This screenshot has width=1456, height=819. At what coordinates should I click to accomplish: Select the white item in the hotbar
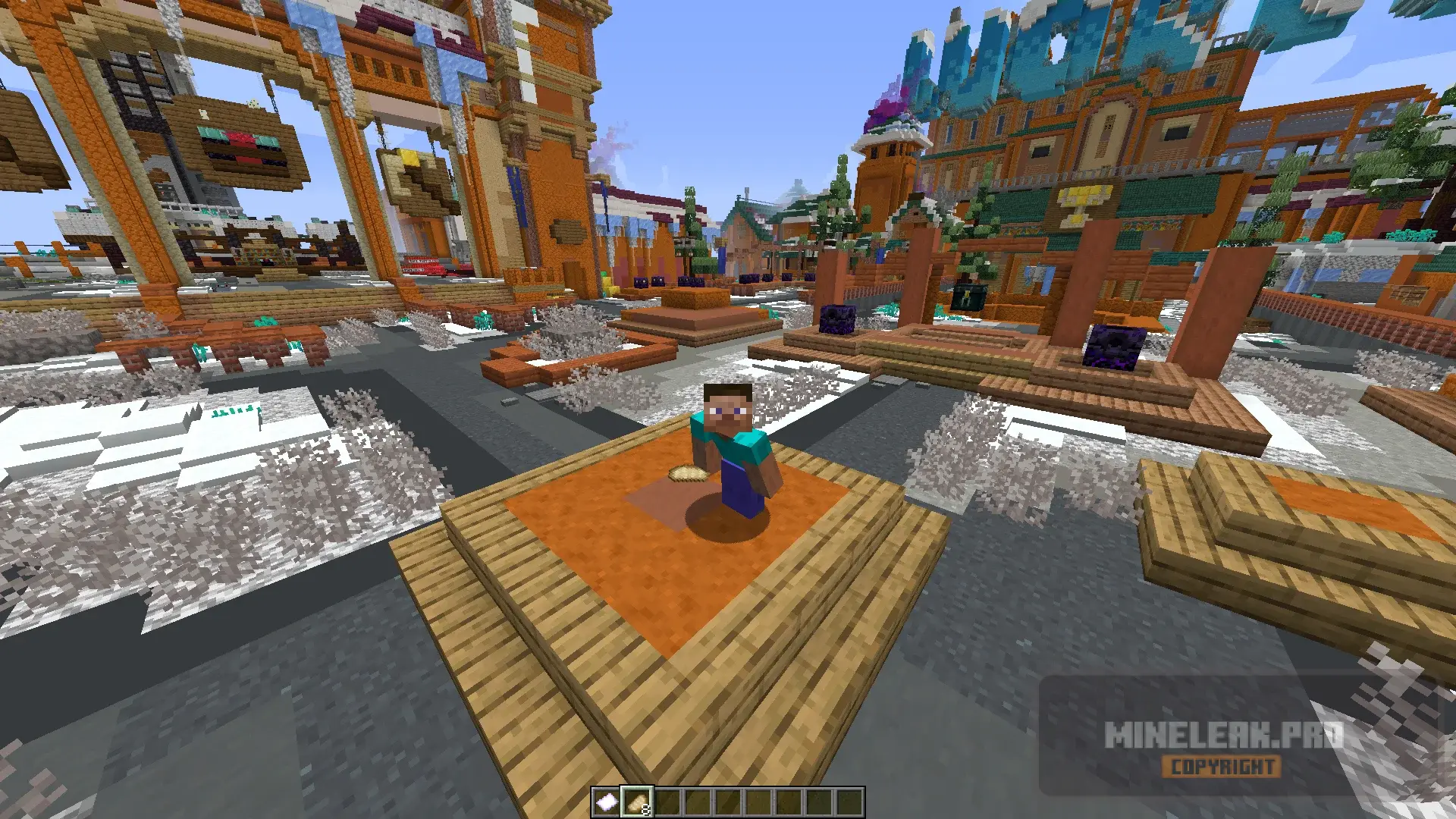(x=606, y=802)
